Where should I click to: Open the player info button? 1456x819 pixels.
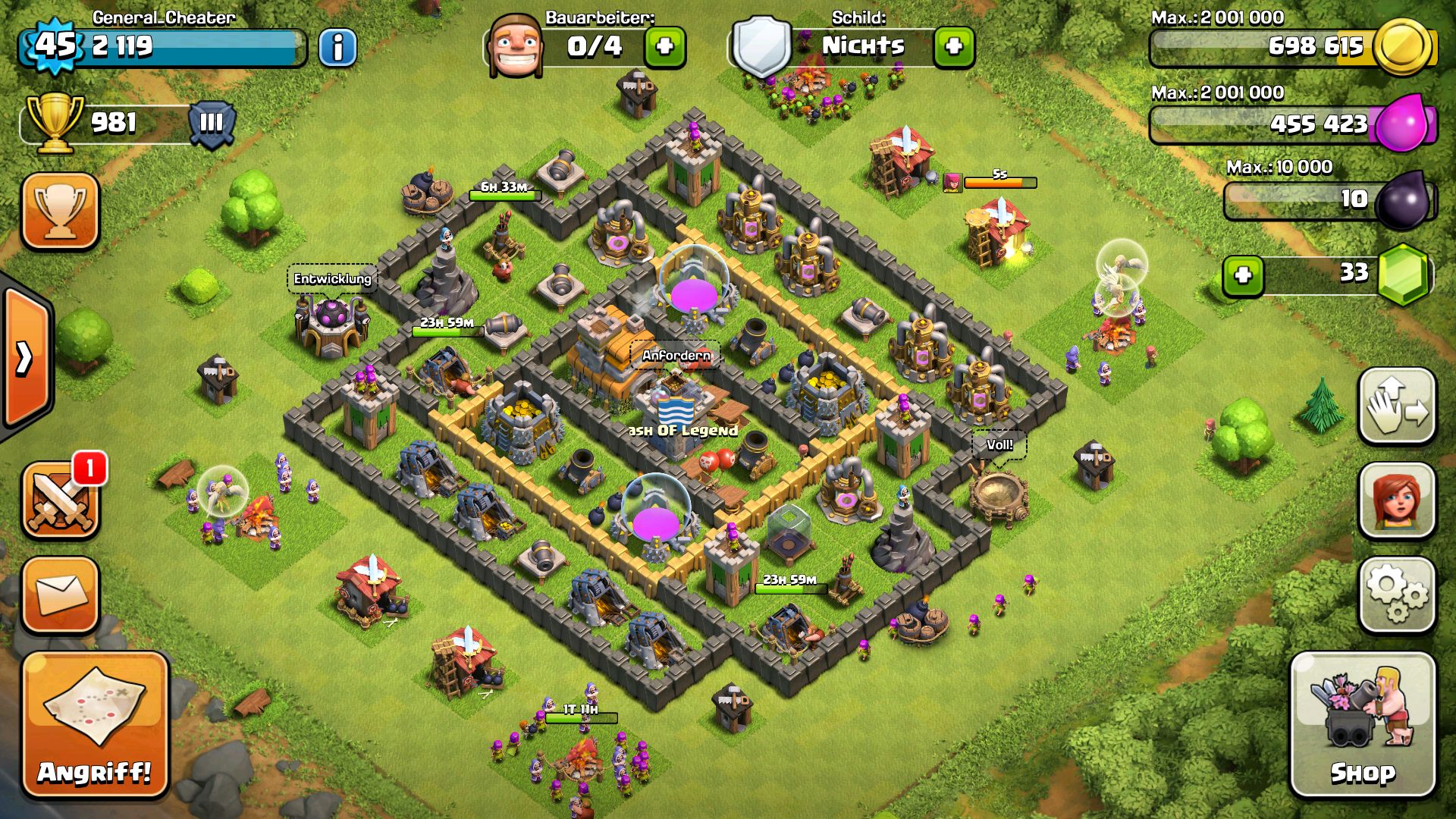coord(337,48)
